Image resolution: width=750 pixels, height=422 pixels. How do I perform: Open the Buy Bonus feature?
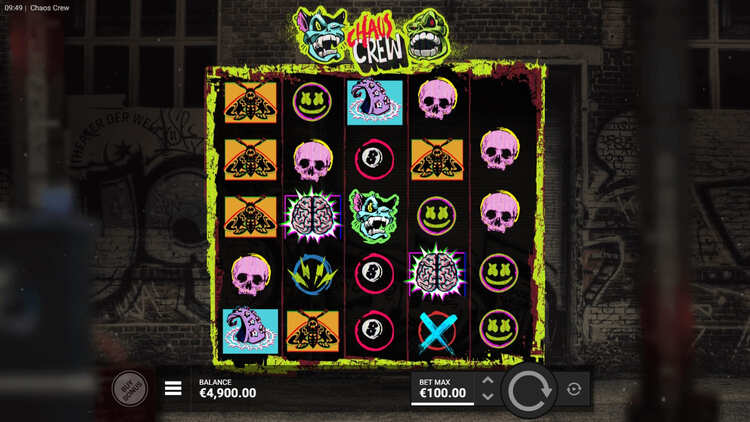(x=129, y=388)
